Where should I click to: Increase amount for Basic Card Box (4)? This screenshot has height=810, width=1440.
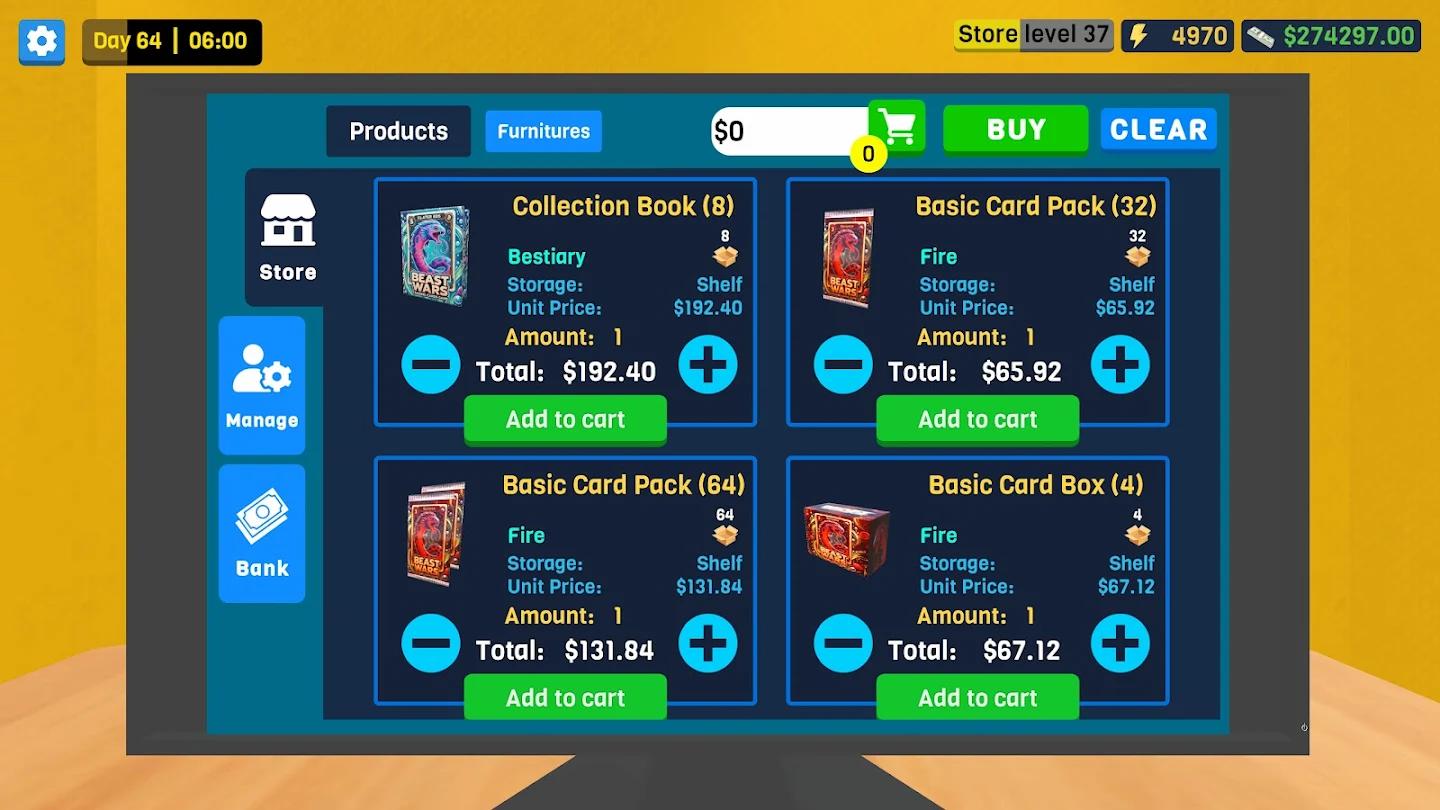coord(1120,643)
